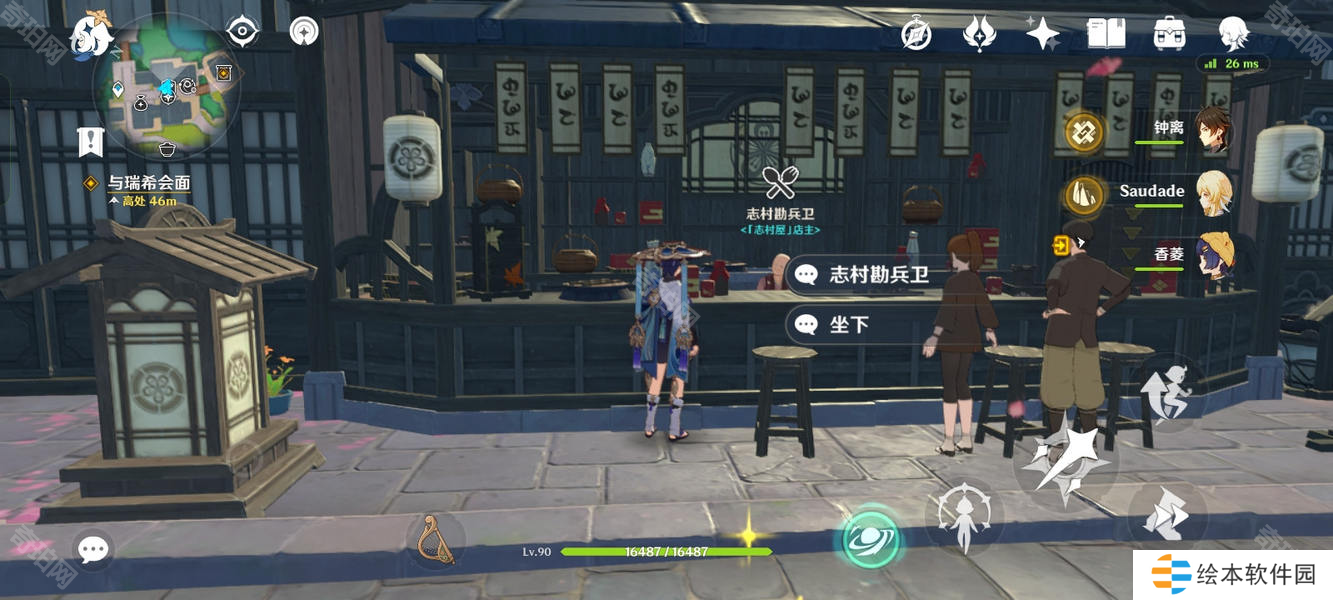Screen dimensions: 1333x600
Task: Open the wish four-point star icon
Action: point(1042,34)
